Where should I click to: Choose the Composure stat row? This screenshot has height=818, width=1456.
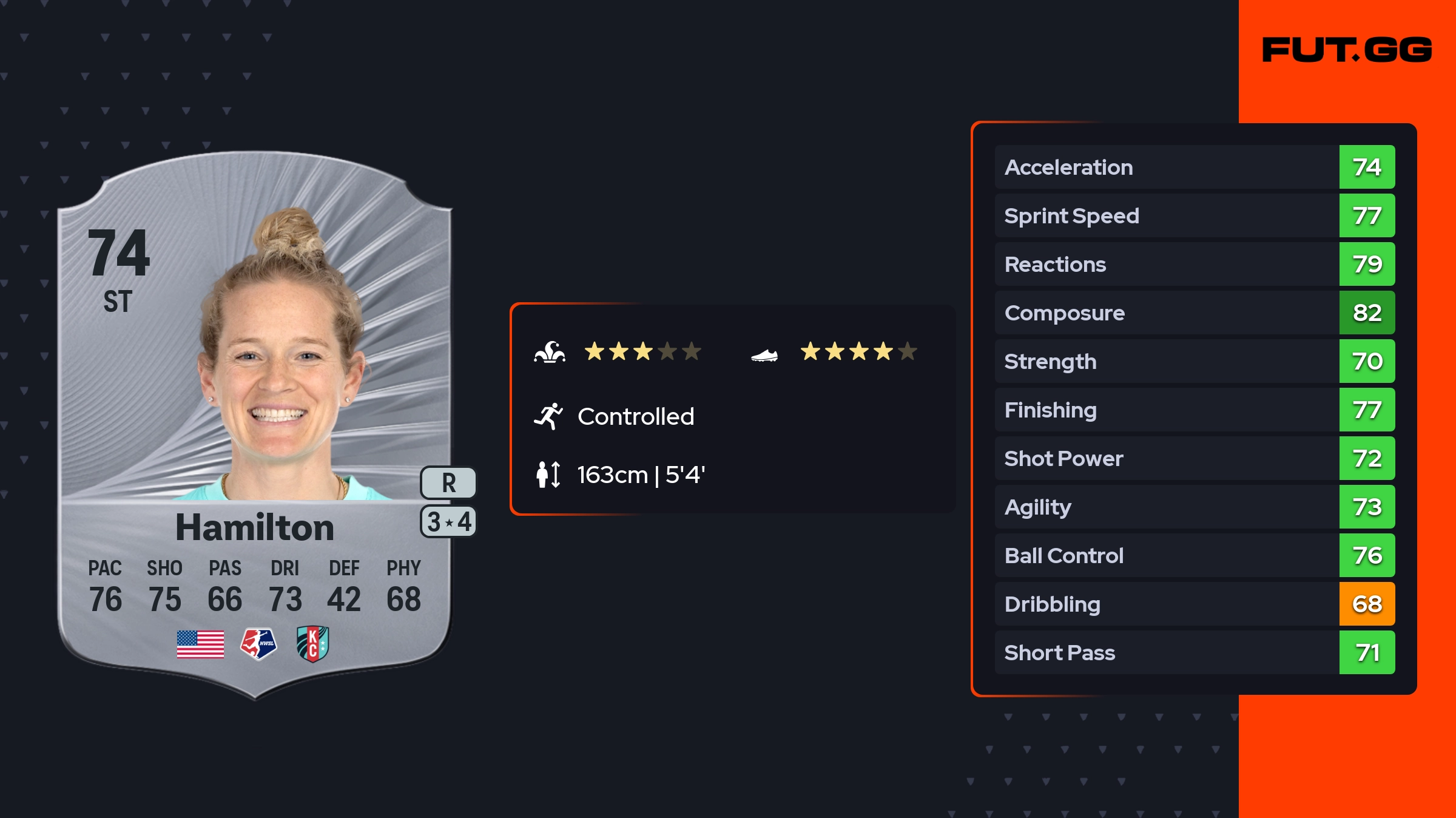coord(1194,313)
